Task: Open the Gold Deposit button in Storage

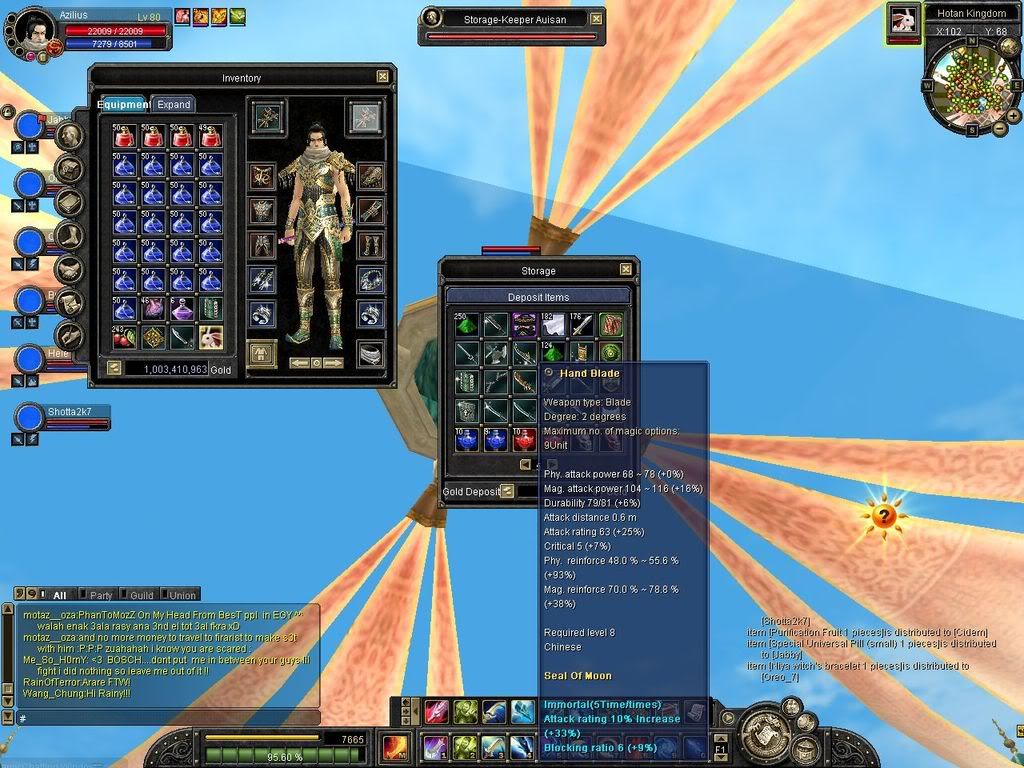Action: [507, 491]
